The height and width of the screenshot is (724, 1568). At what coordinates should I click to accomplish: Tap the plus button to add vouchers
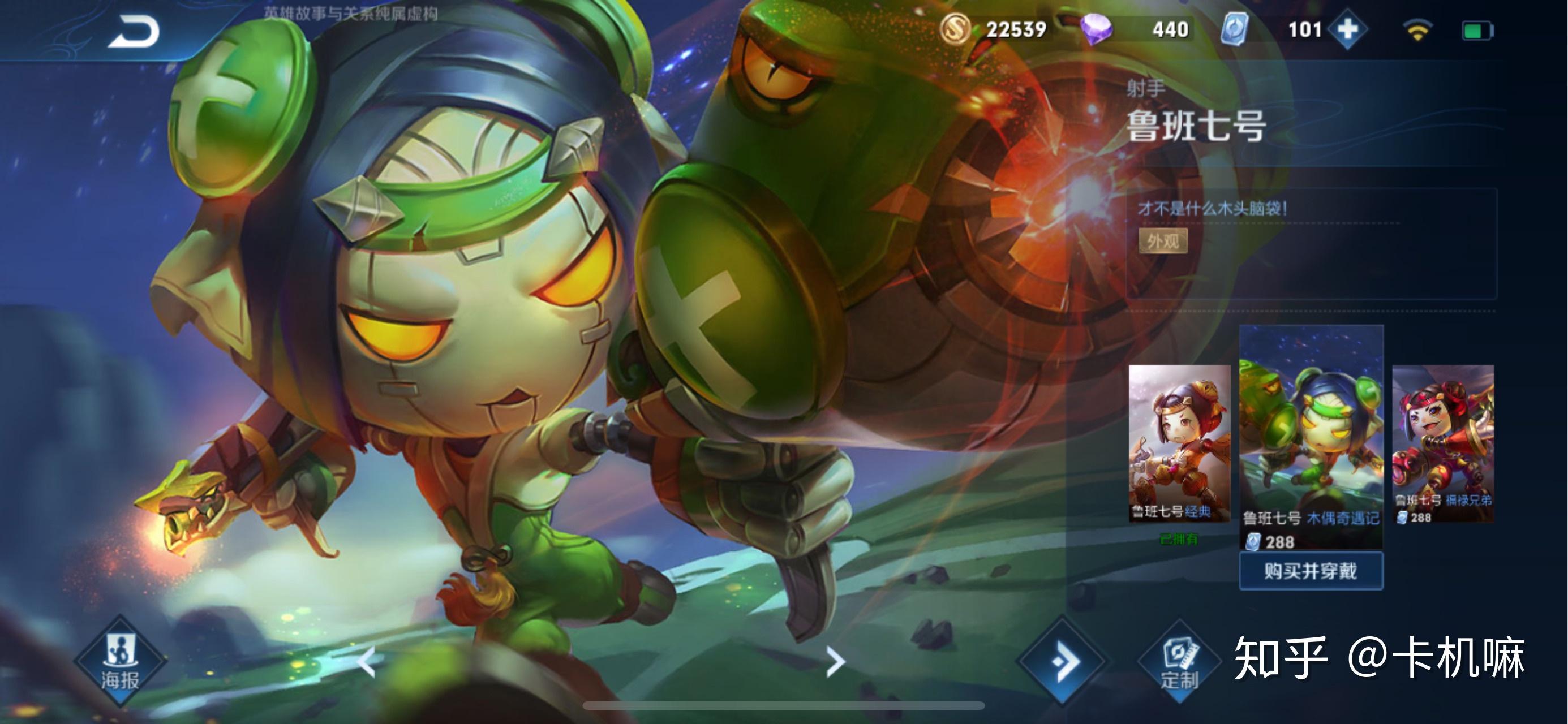tap(1347, 29)
